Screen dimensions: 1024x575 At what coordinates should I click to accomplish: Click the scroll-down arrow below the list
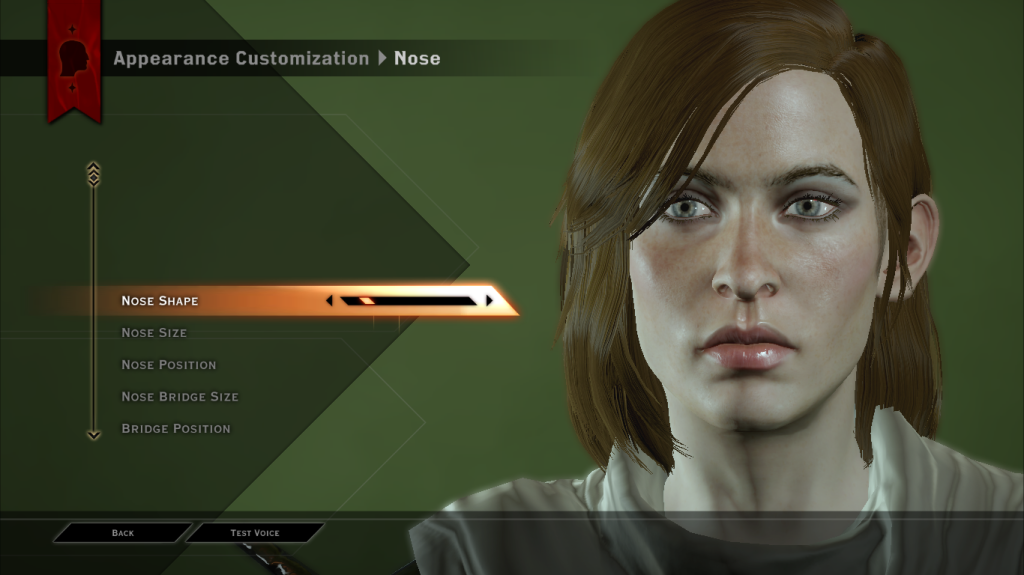pyautogui.click(x=94, y=435)
